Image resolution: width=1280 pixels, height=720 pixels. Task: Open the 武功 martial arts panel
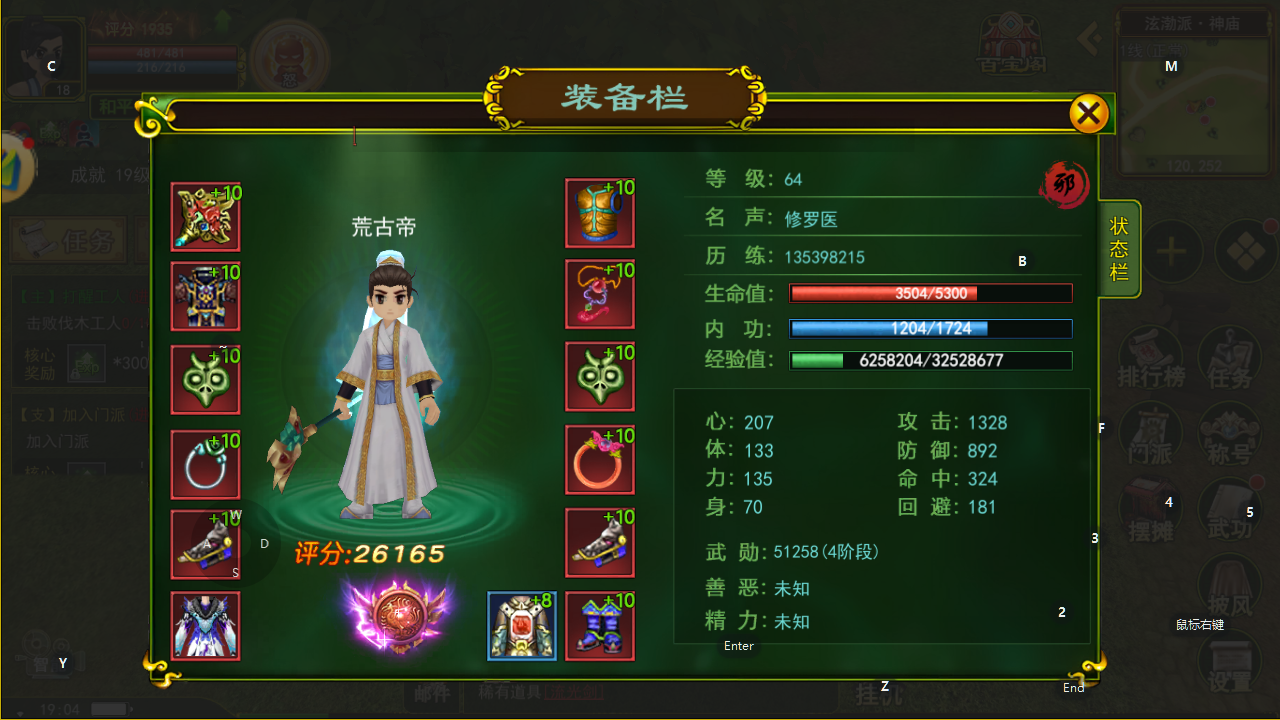1228,508
